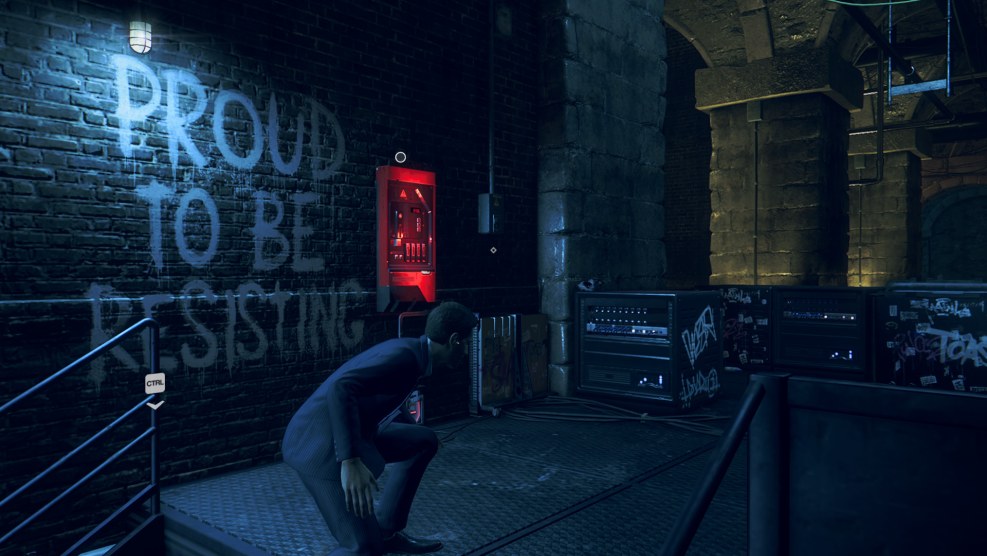
Task: Select the circular interaction marker above the red panel
Action: point(400,157)
